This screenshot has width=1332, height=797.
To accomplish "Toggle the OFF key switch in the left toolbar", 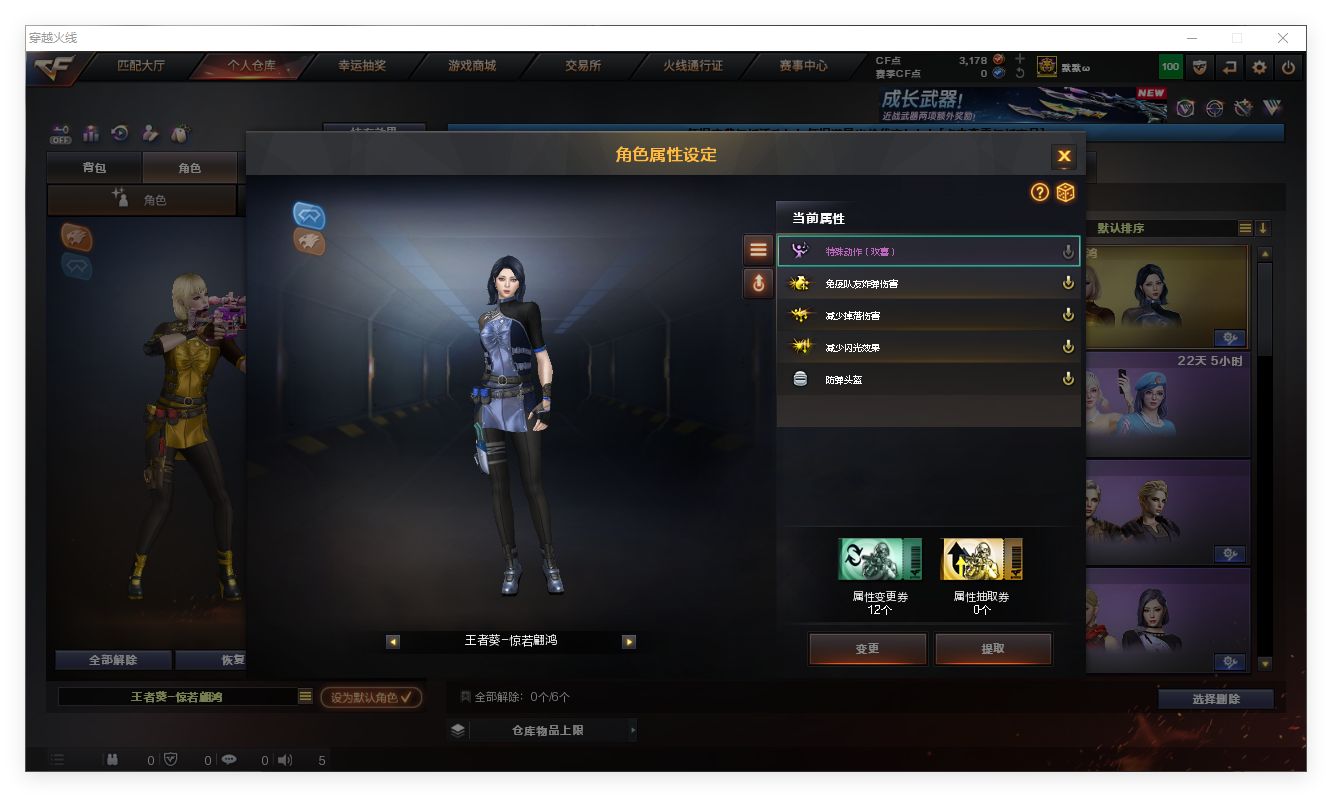I will coord(58,133).
